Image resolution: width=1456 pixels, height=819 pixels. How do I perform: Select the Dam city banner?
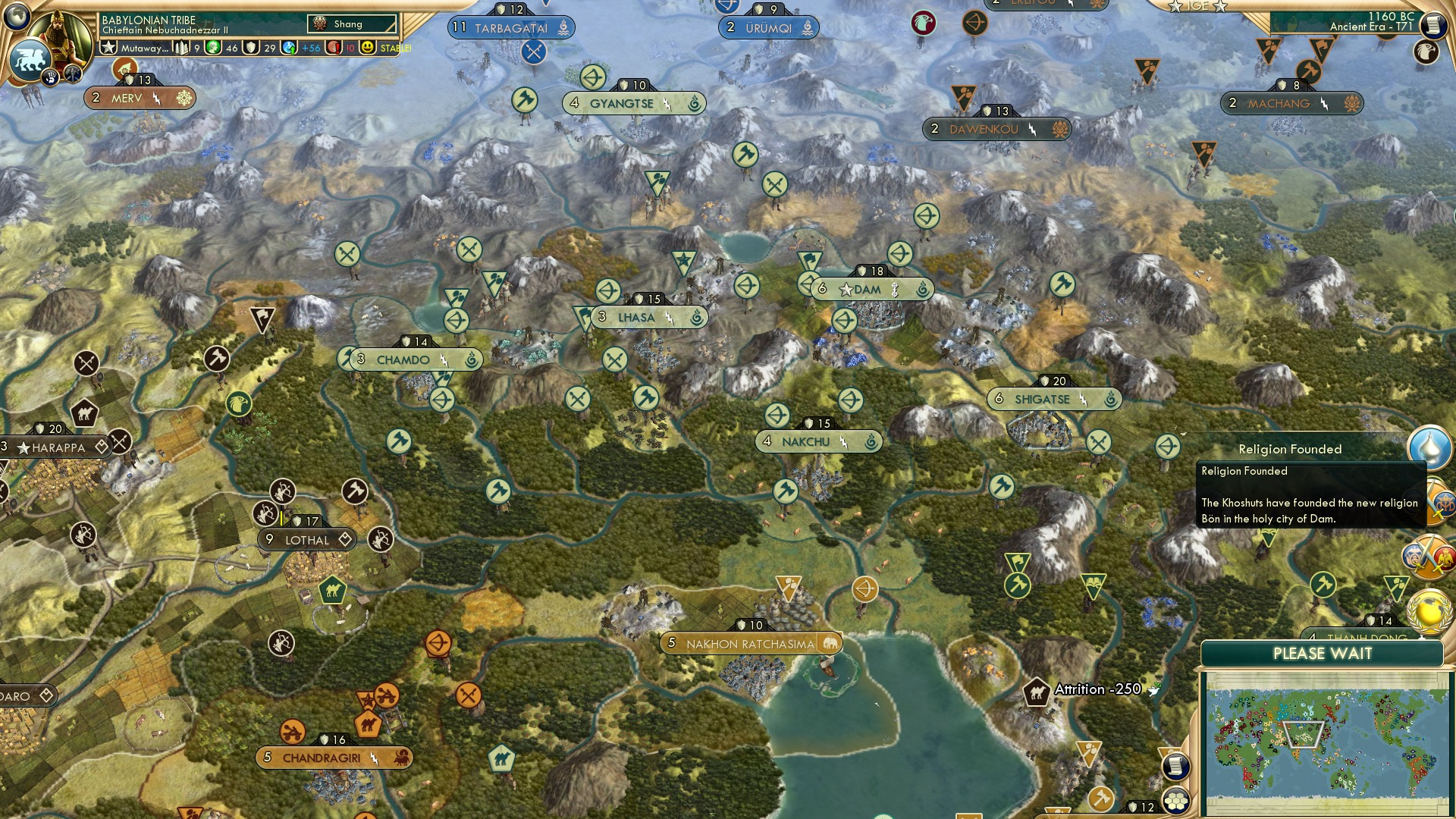coord(872,290)
